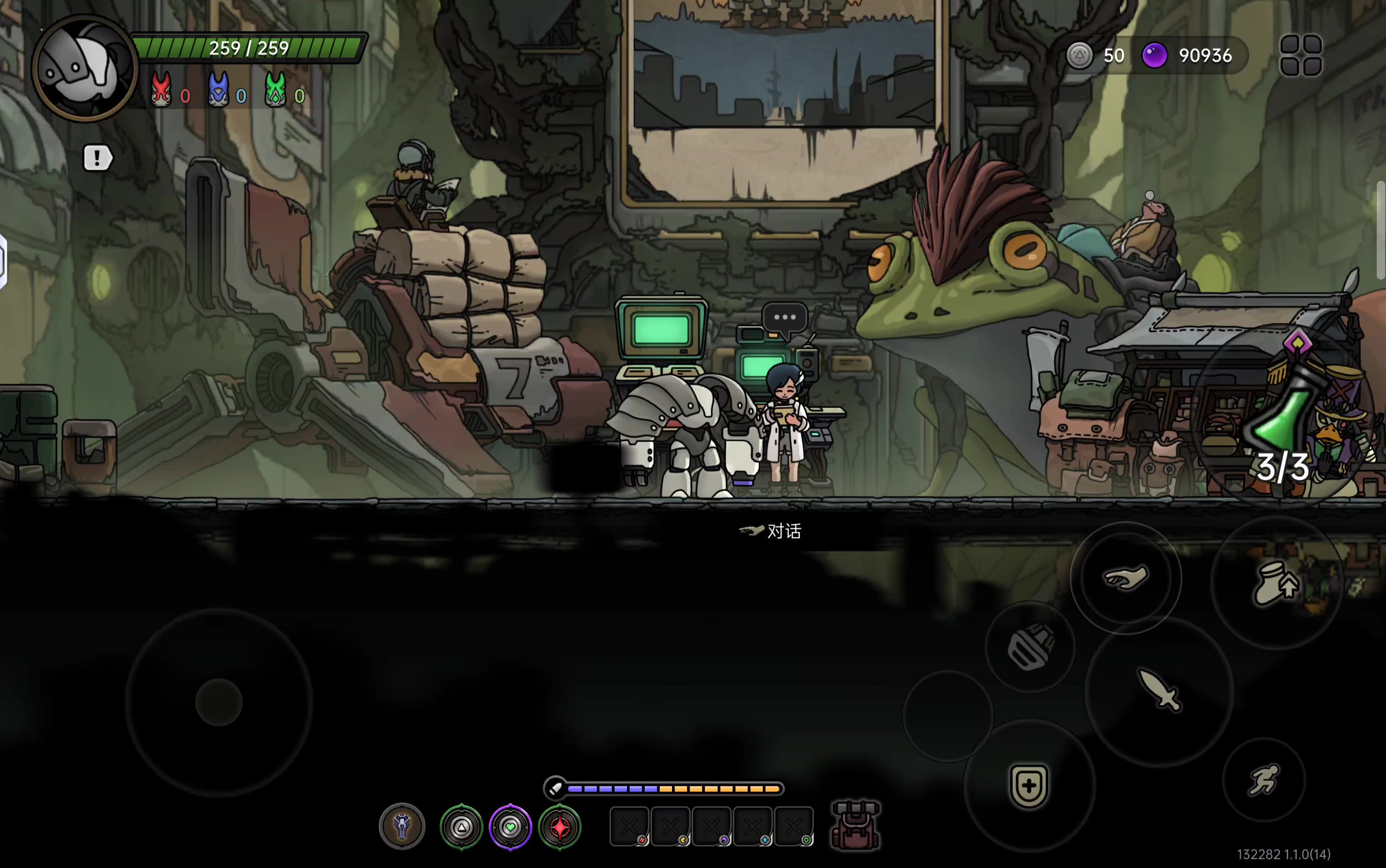1386x868 pixels.
Task: Open the four-square grid menu
Action: (1301, 55)
